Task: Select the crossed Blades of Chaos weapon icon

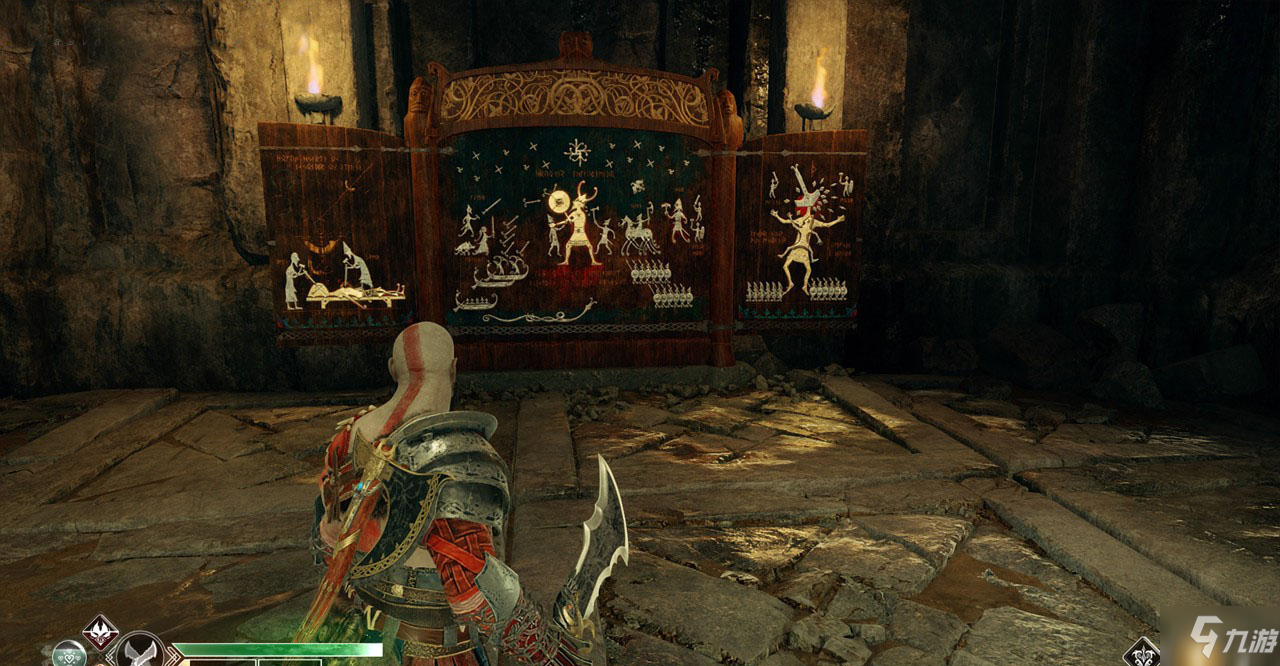Action: [x=140, y=652]
